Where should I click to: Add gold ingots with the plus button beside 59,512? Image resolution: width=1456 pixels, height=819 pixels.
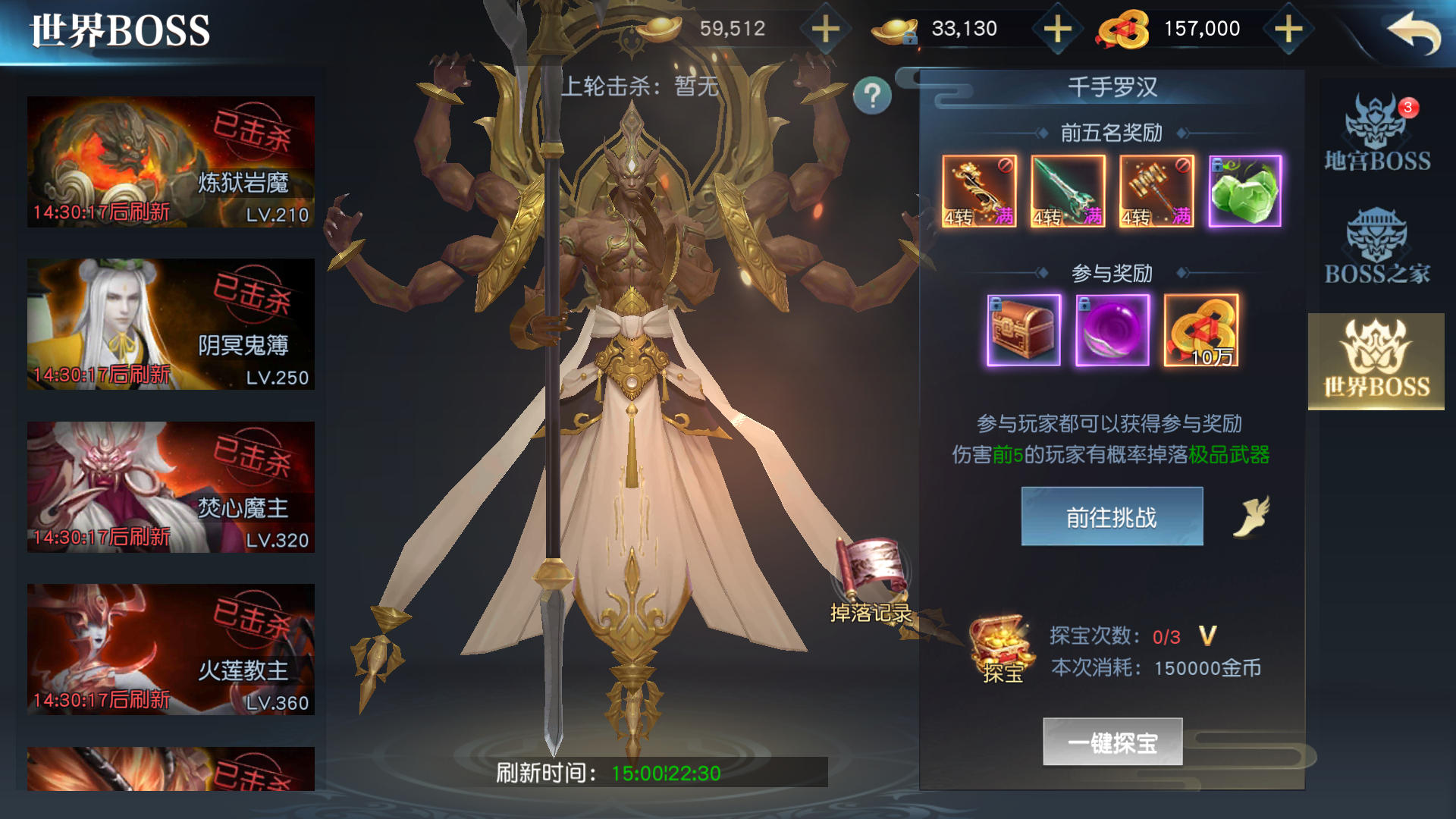(825, 30)
